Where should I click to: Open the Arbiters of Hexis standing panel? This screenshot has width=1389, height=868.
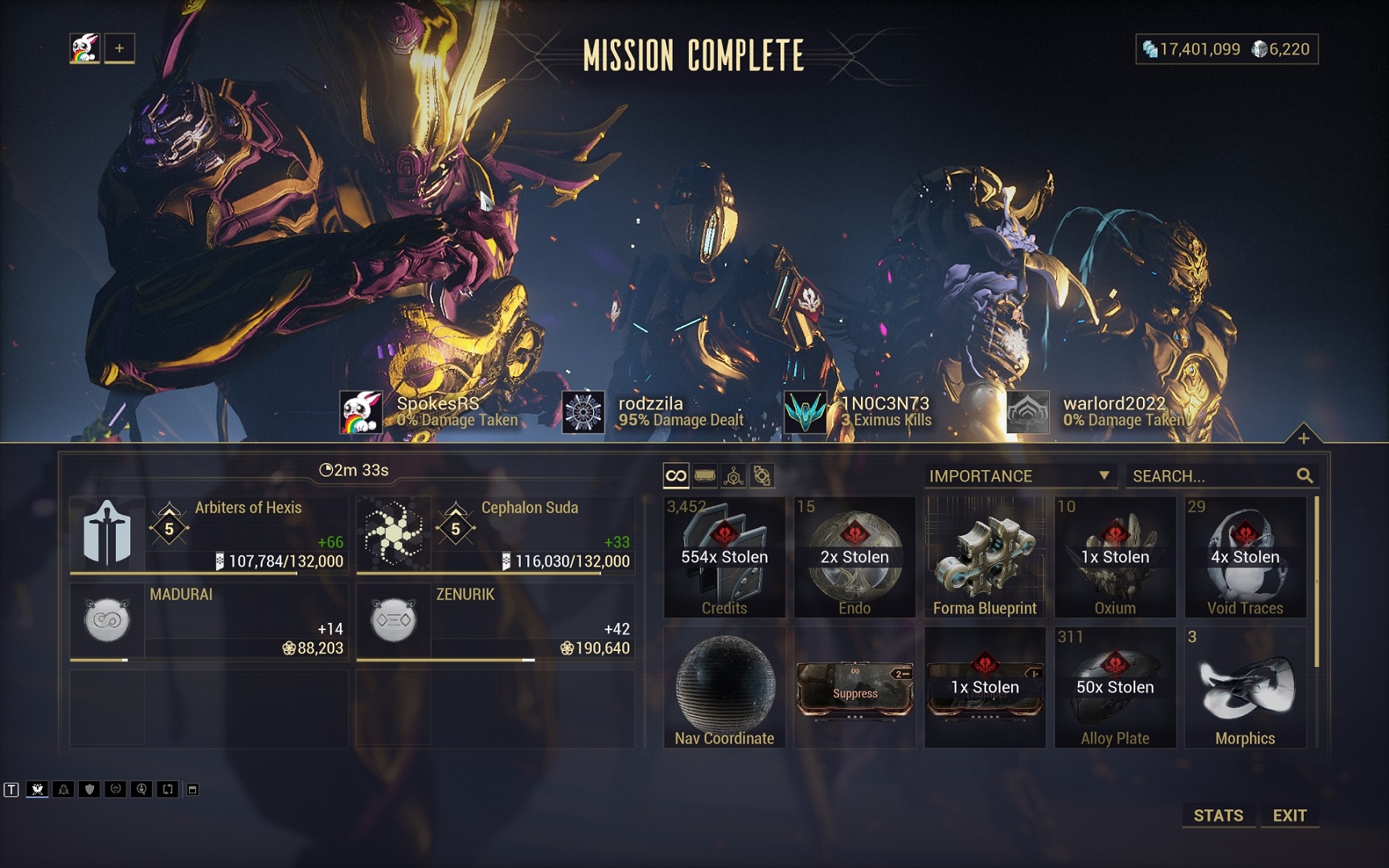pos(209,534)
